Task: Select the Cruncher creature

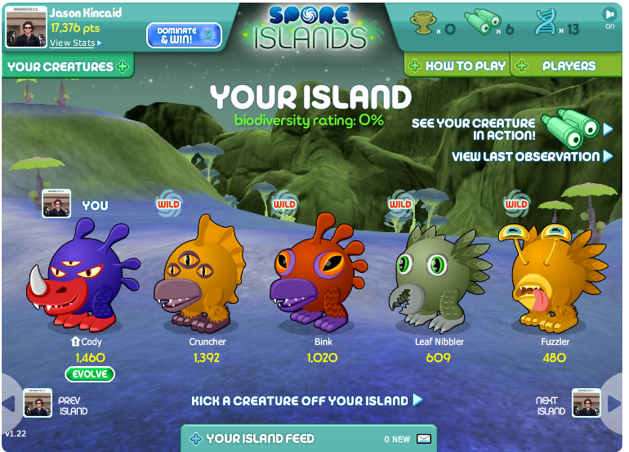Action: (x=207, y=273)
